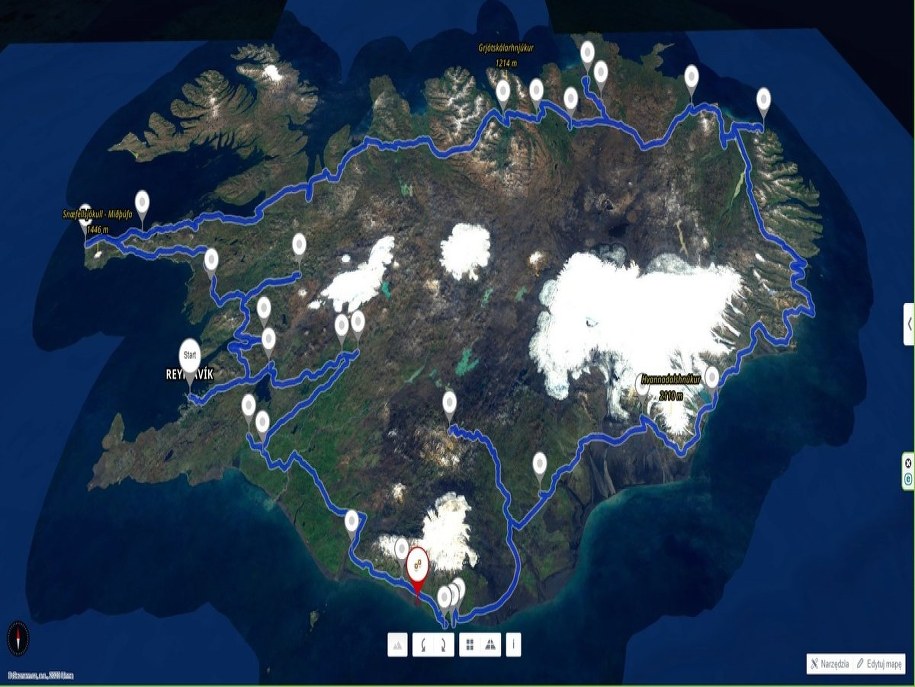
Task: Click the compass to reset north
Action: [x=19, y=637]
